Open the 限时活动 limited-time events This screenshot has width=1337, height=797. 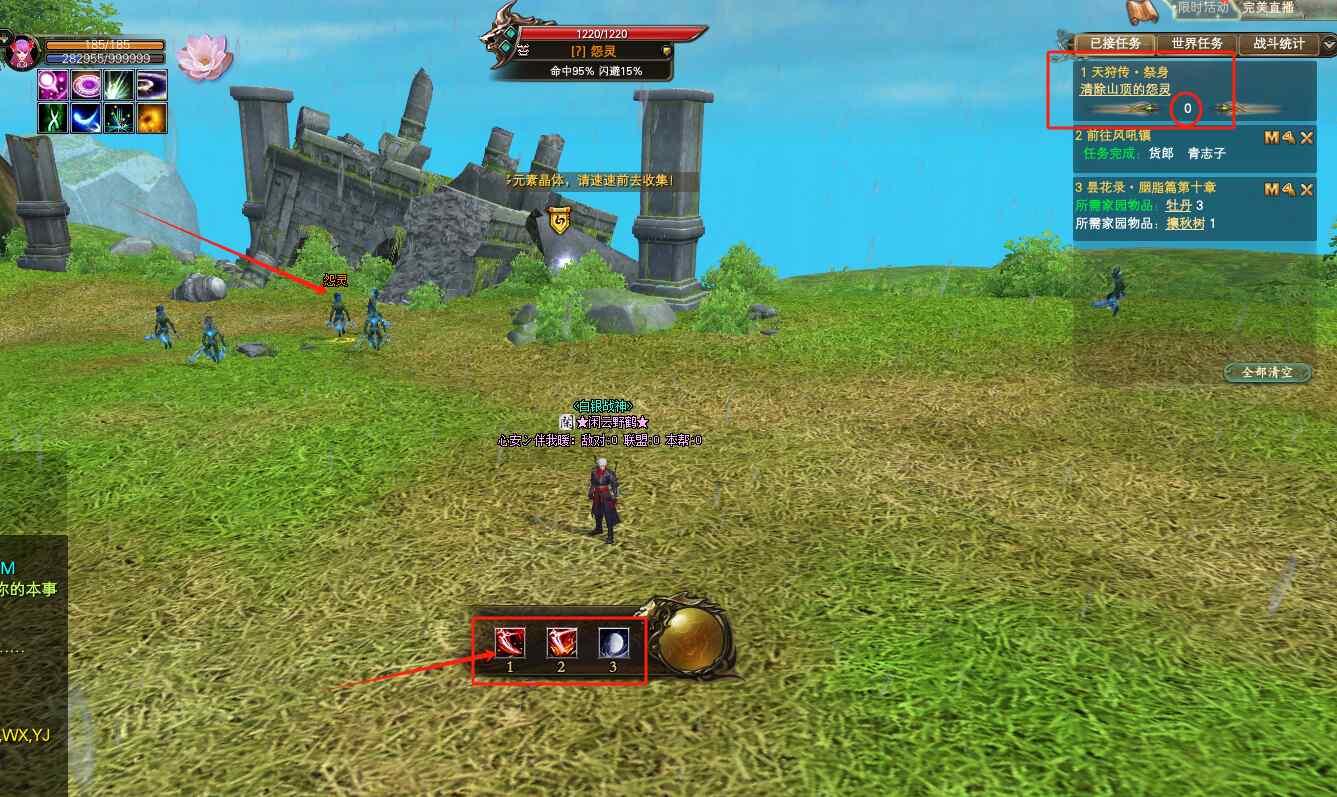pos(1202,8)
